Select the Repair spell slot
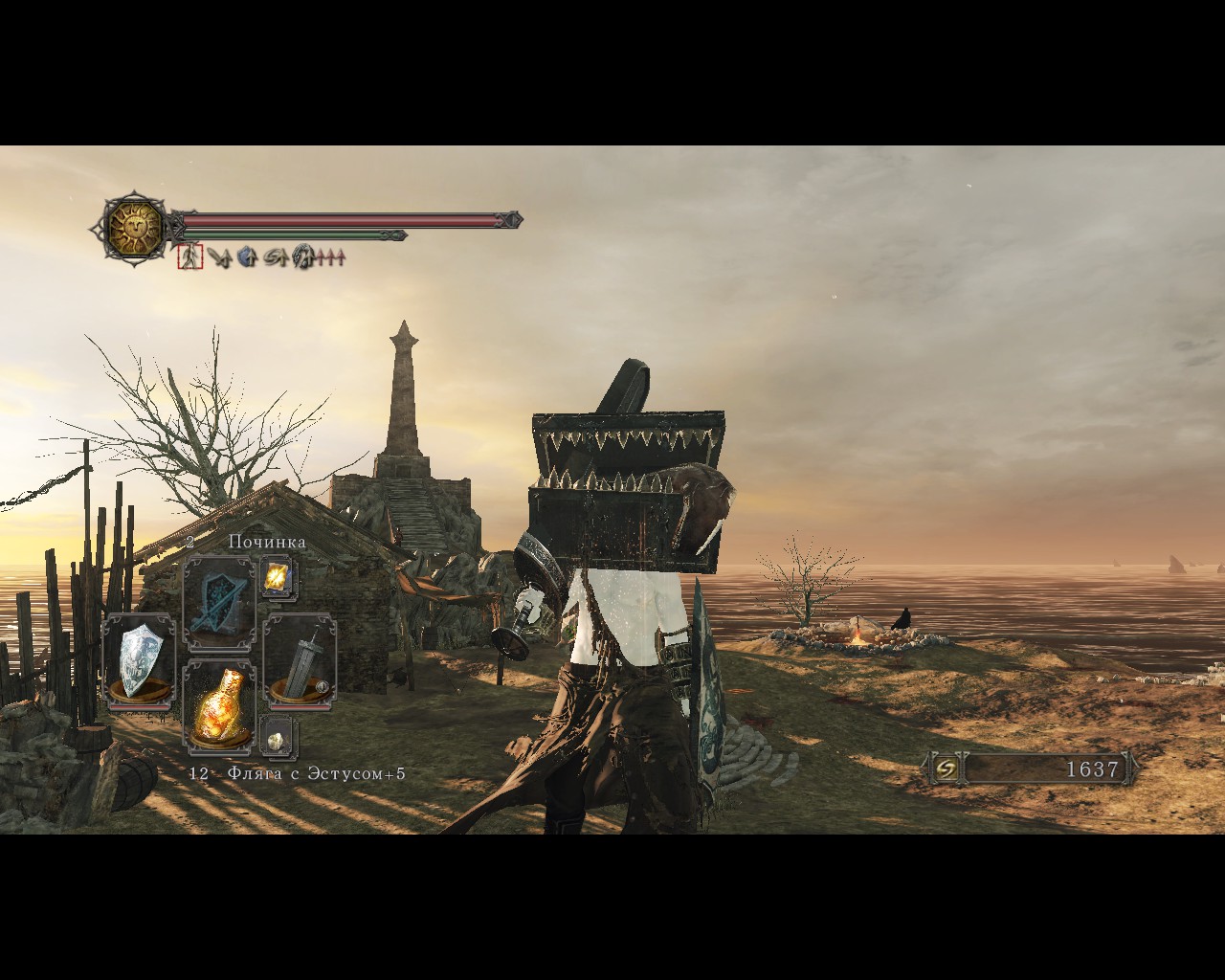This screenshot has width=1225, height=980. (218, 603)
